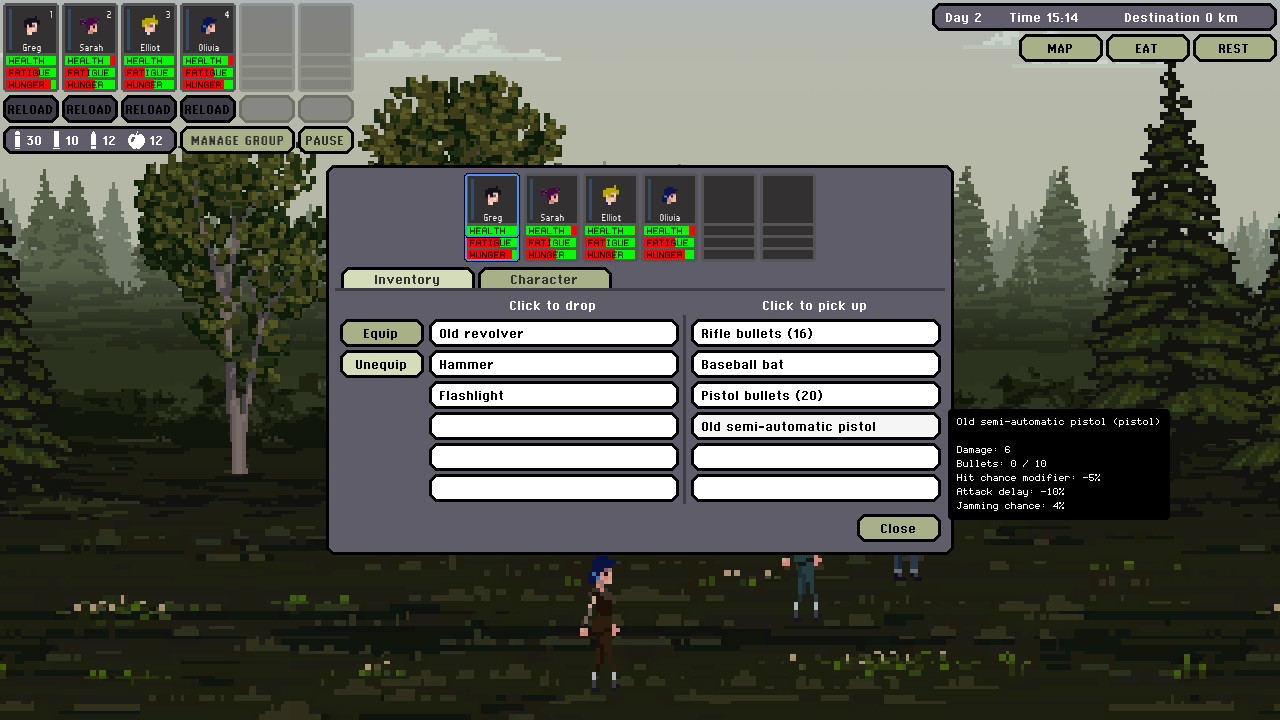
Task: Click the EAT button
Action: point(1147,47)
